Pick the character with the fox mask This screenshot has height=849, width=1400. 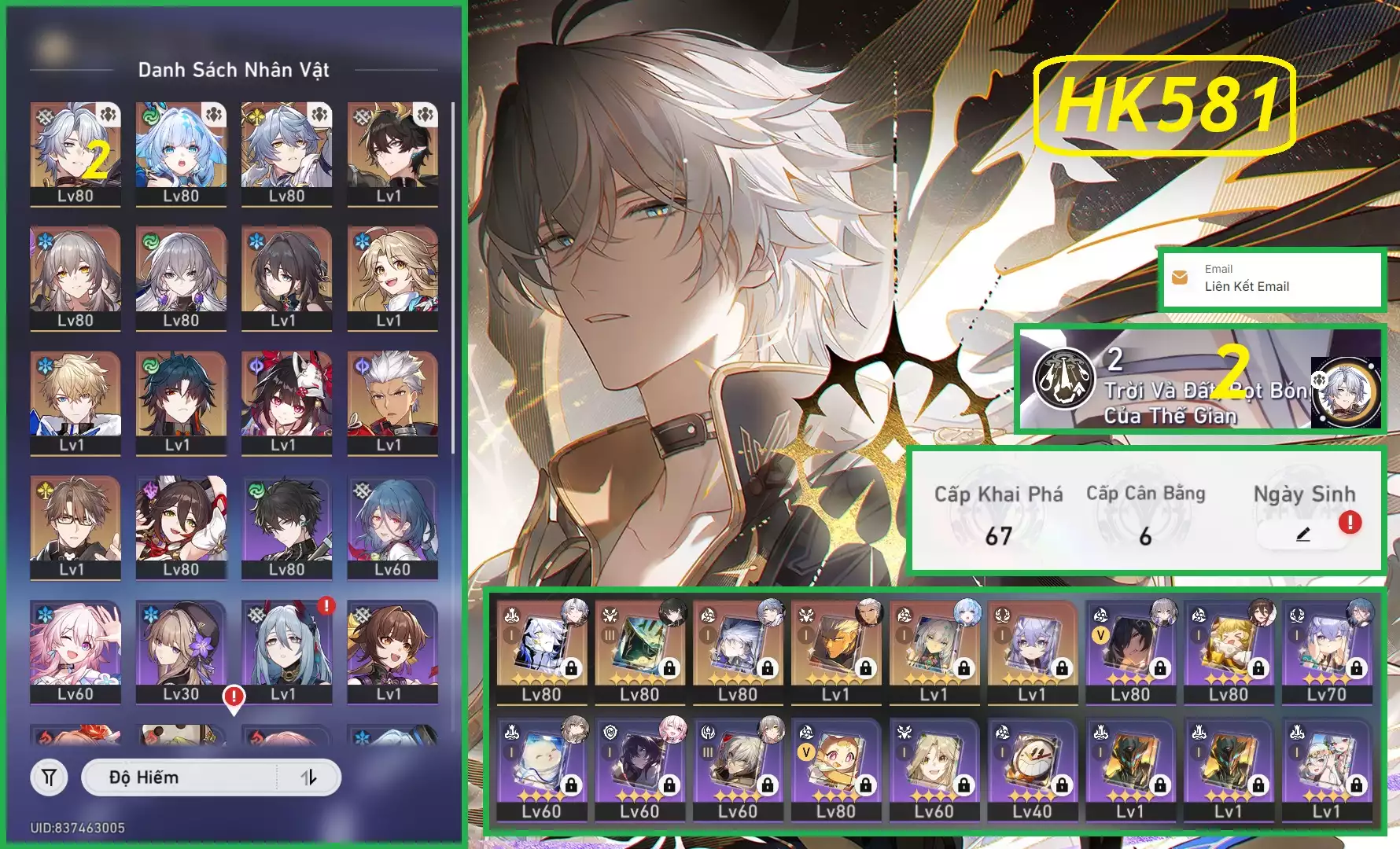pos(286,402)
